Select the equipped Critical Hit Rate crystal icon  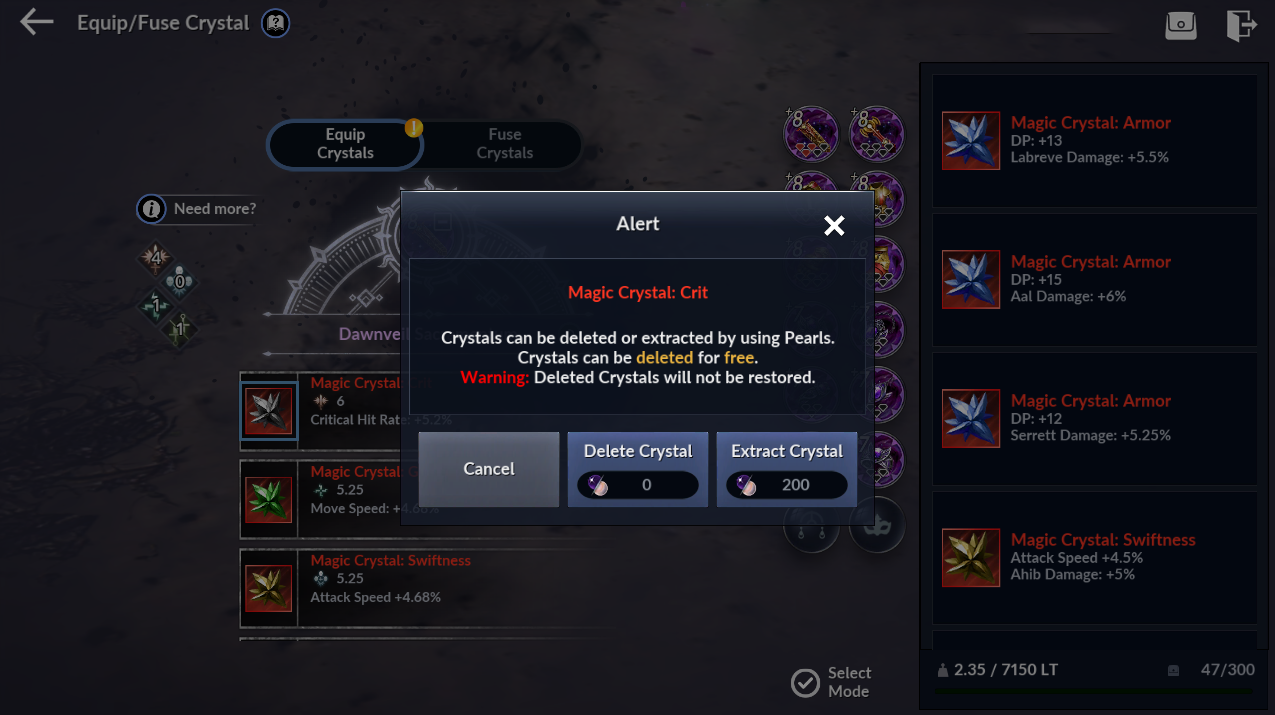(269, 411)
